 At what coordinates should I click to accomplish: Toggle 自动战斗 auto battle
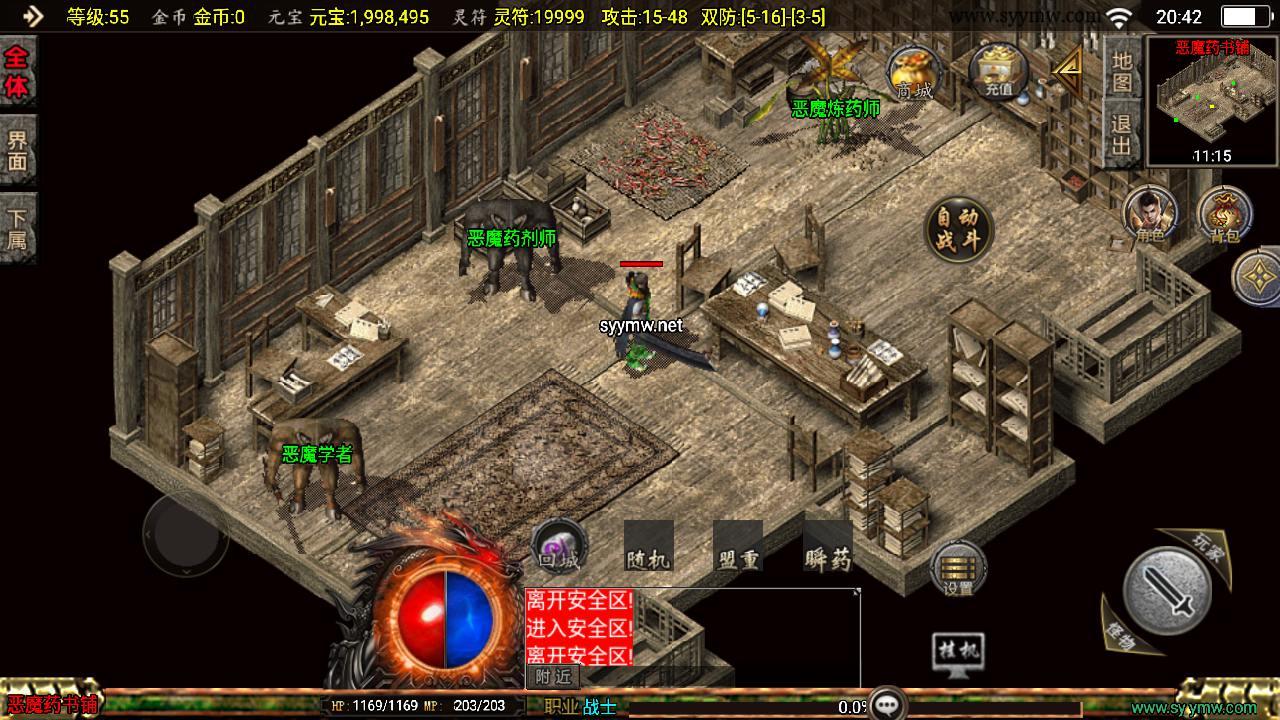click(x=959, y=230)
